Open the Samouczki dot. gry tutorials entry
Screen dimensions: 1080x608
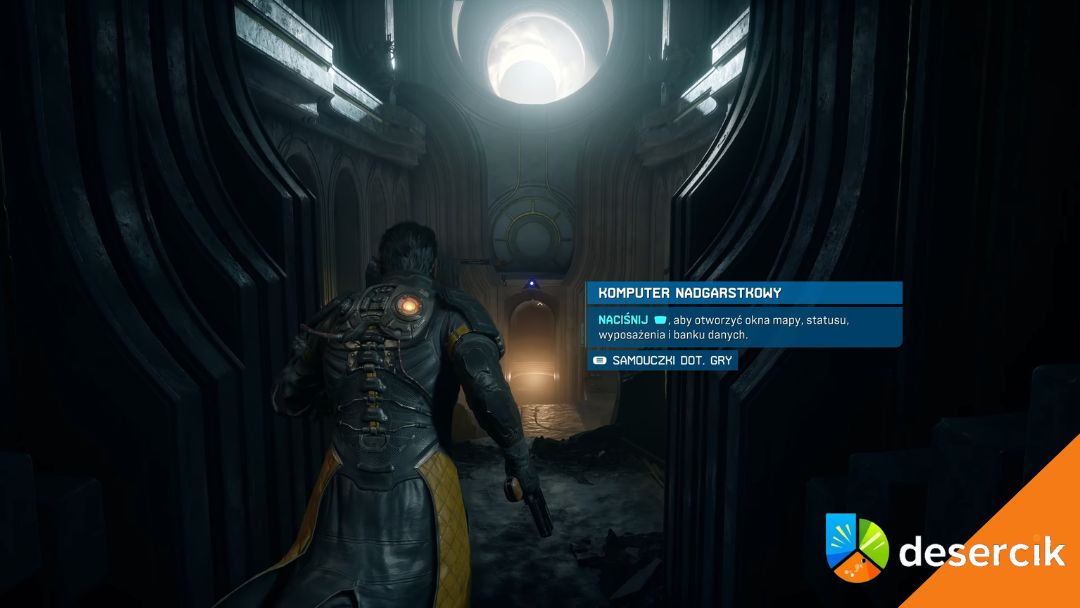click(x=663, y=360)
